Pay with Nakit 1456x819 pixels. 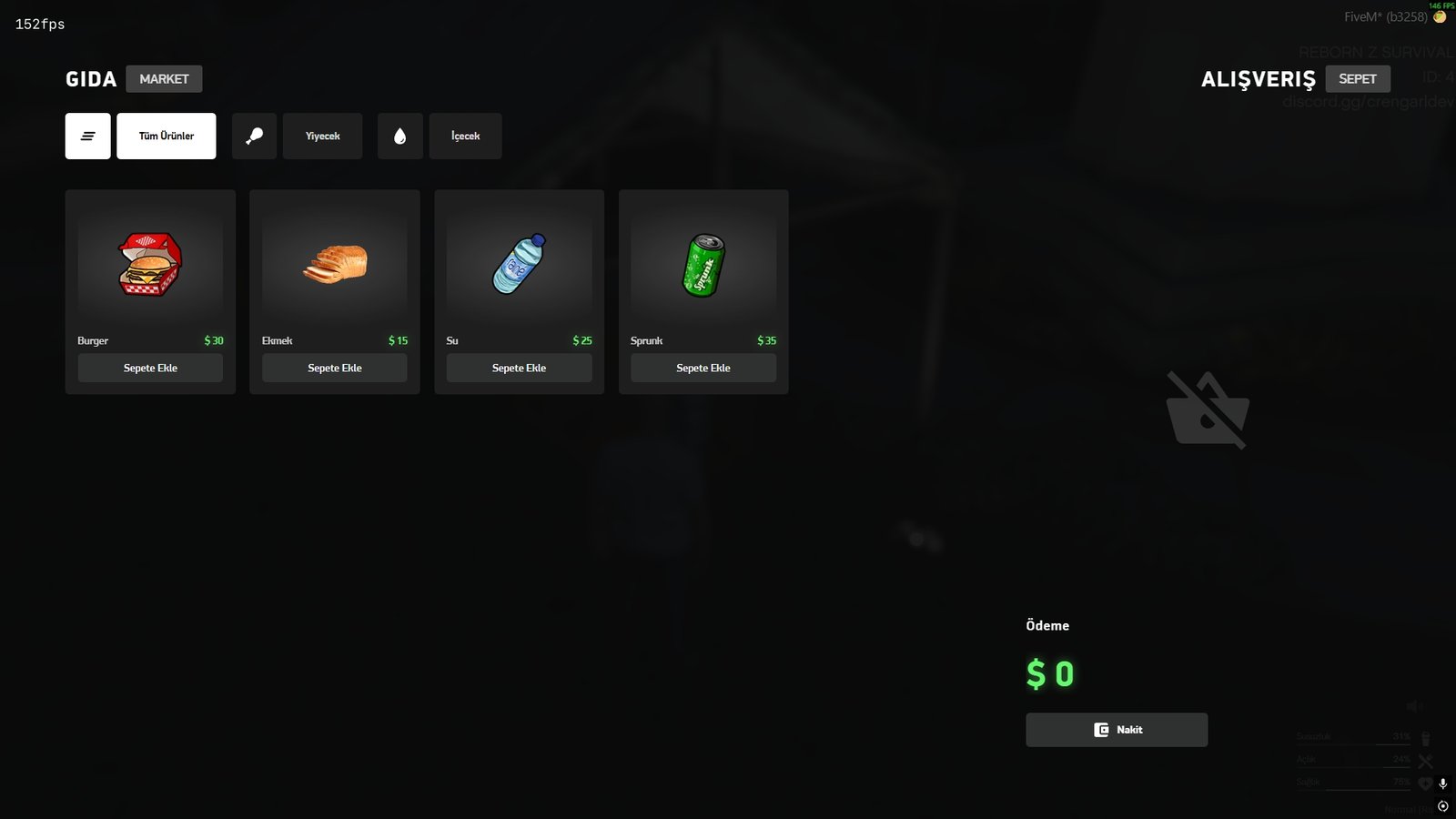tap(1117, 729)
